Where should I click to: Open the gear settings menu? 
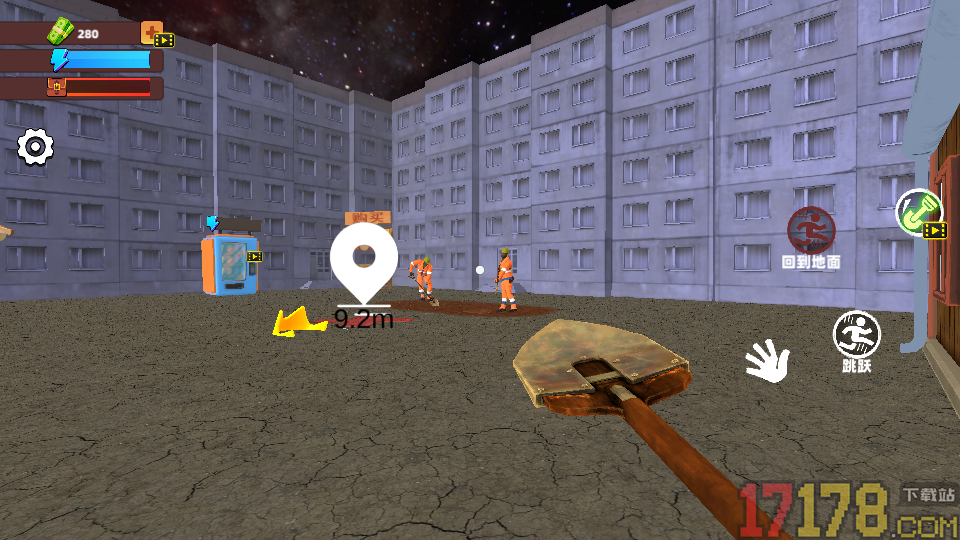tap(36, 148)
